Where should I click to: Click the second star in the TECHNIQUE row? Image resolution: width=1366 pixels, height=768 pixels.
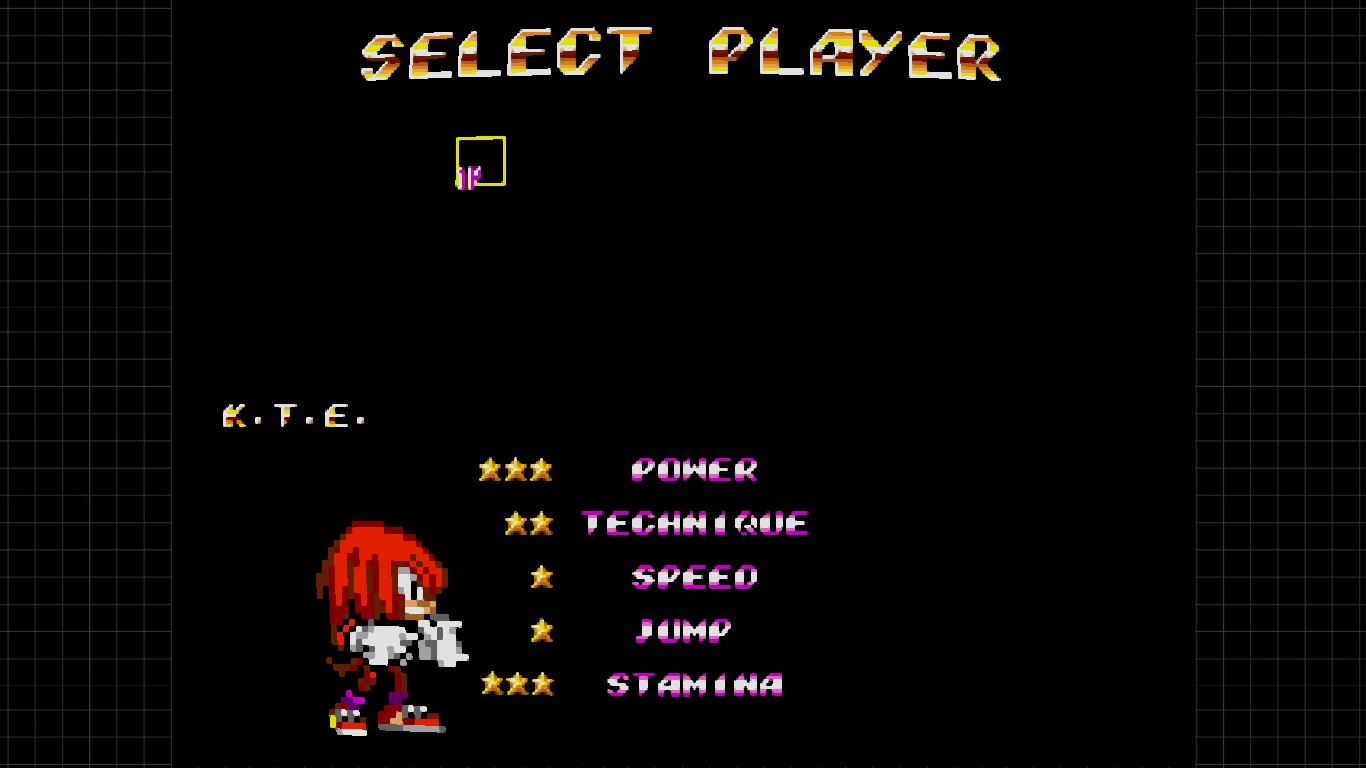pos(541,522)
